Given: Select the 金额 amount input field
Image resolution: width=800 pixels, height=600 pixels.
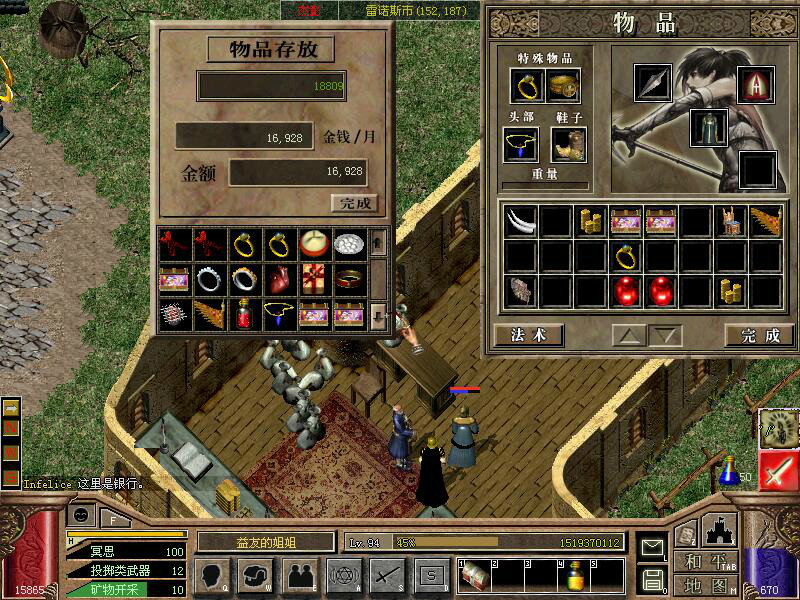Looking at the screenshot, I should pos(298,172).
